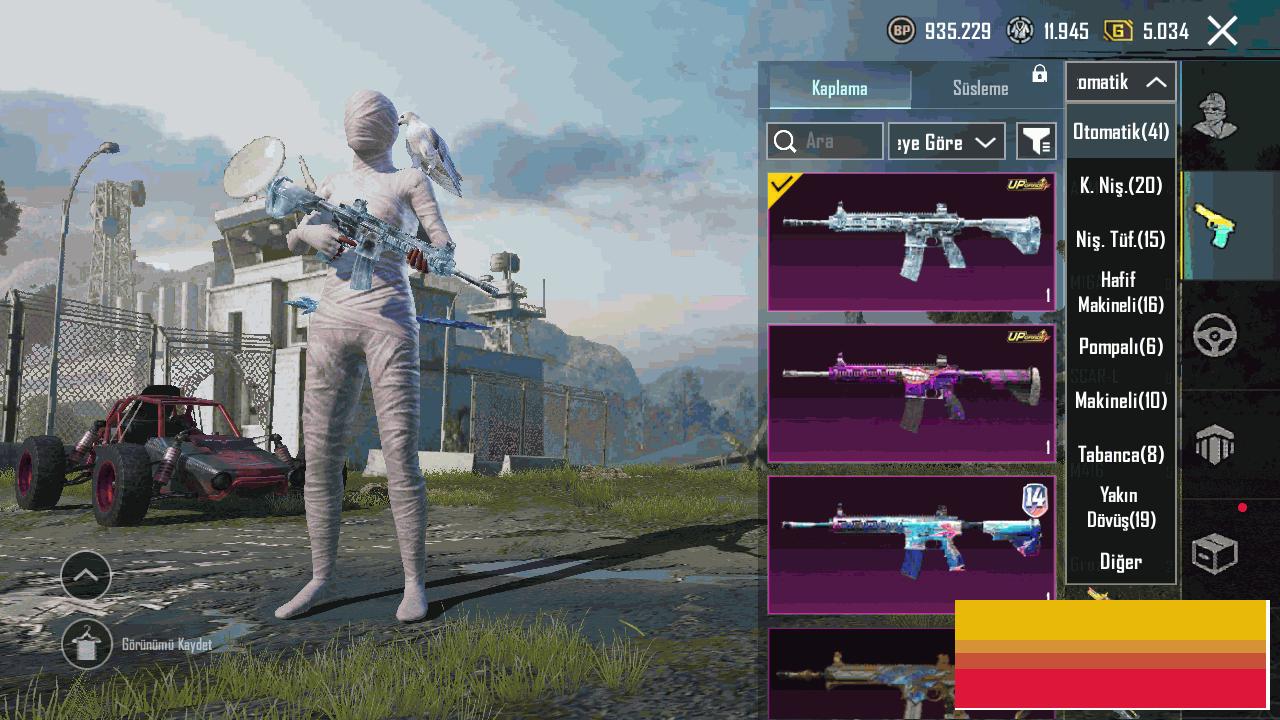Select Hafif Makineli(16) category
Screen dimensions: 1280x720
pyautogui.click(x=1121, y=292)
